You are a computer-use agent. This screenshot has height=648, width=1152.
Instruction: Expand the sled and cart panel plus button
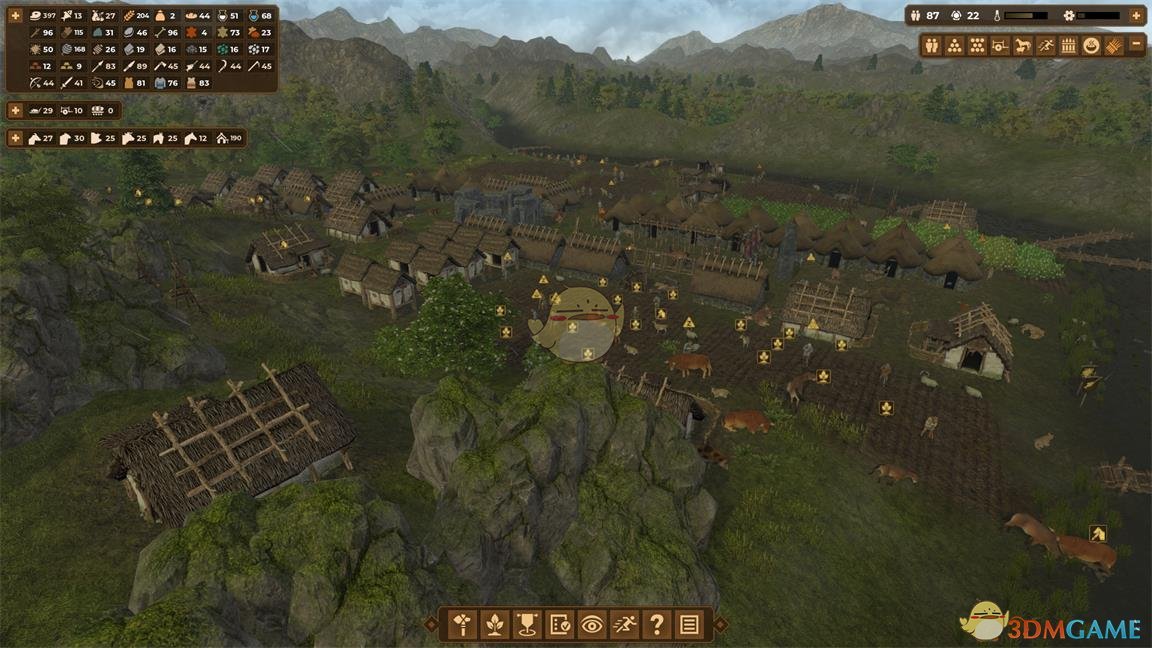pyautogui.click(x=16, y=110)
